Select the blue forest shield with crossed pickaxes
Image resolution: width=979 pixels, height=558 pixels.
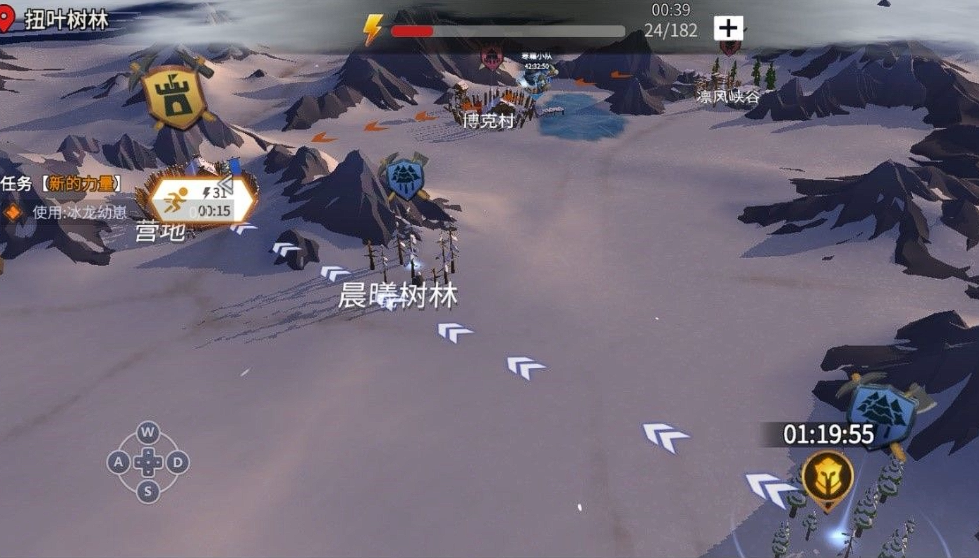tap(882, 411)
